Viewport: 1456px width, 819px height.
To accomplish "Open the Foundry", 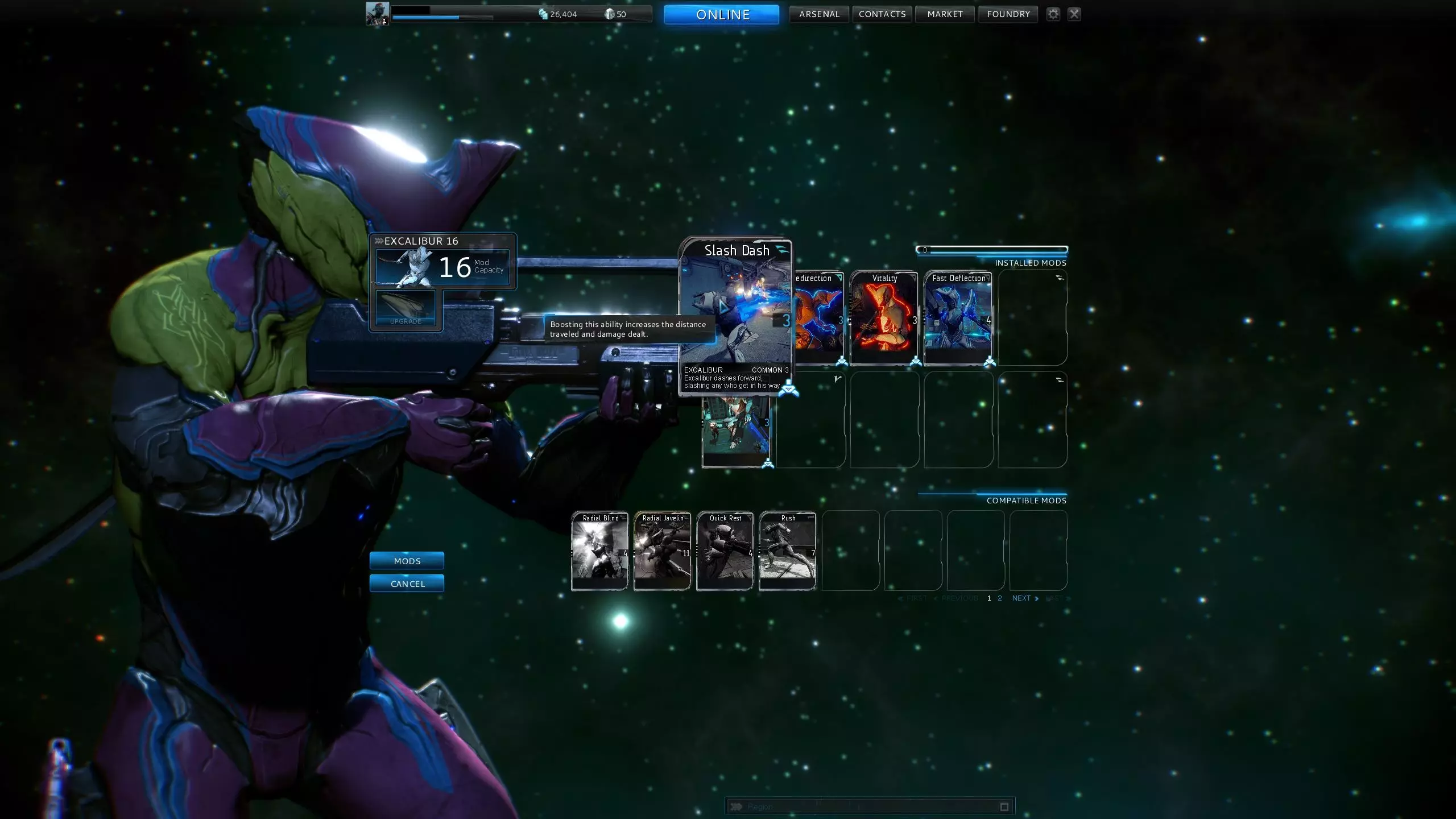I will click(1008, 14).
